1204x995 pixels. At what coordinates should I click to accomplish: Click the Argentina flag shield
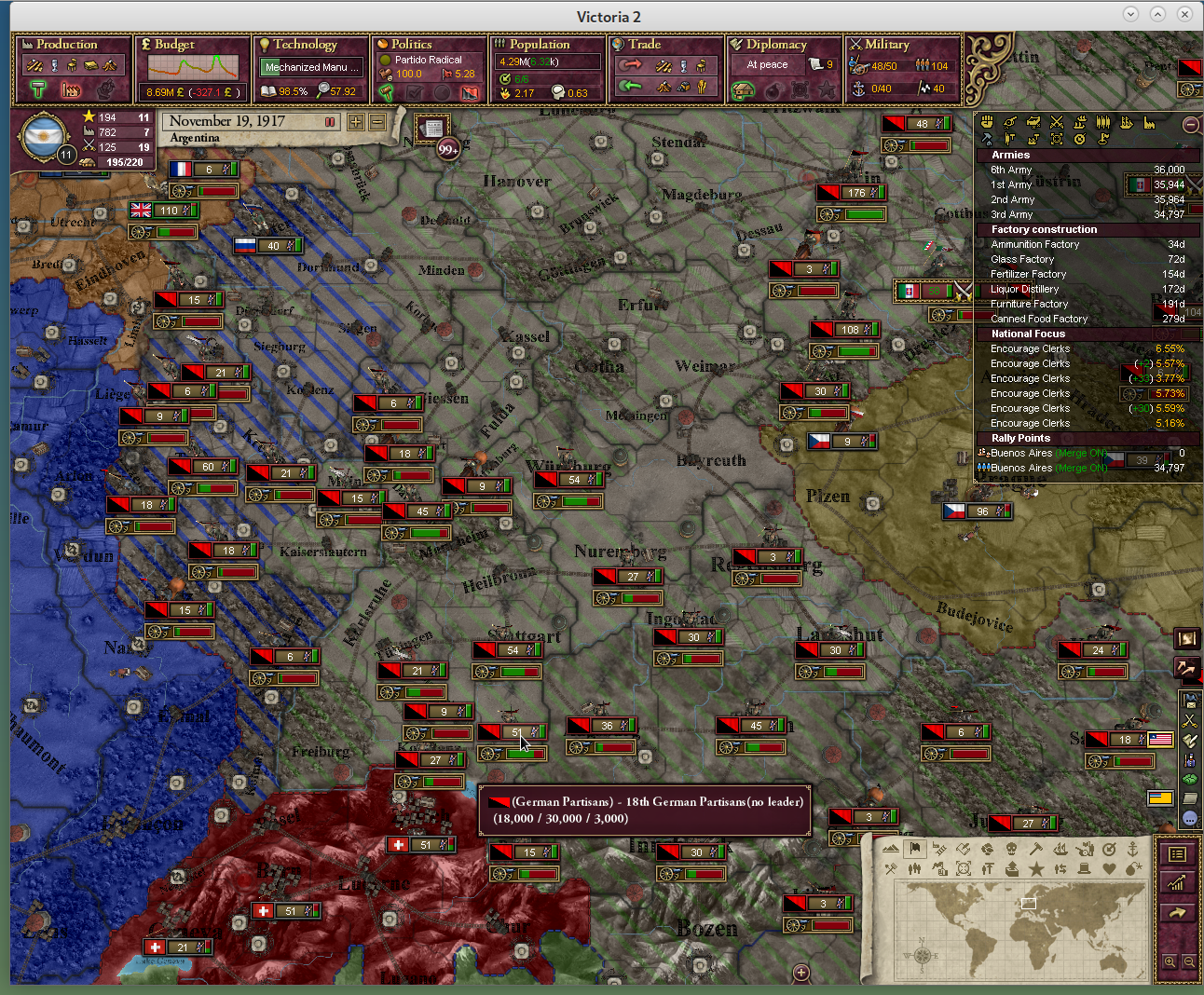tap(43, 138)
